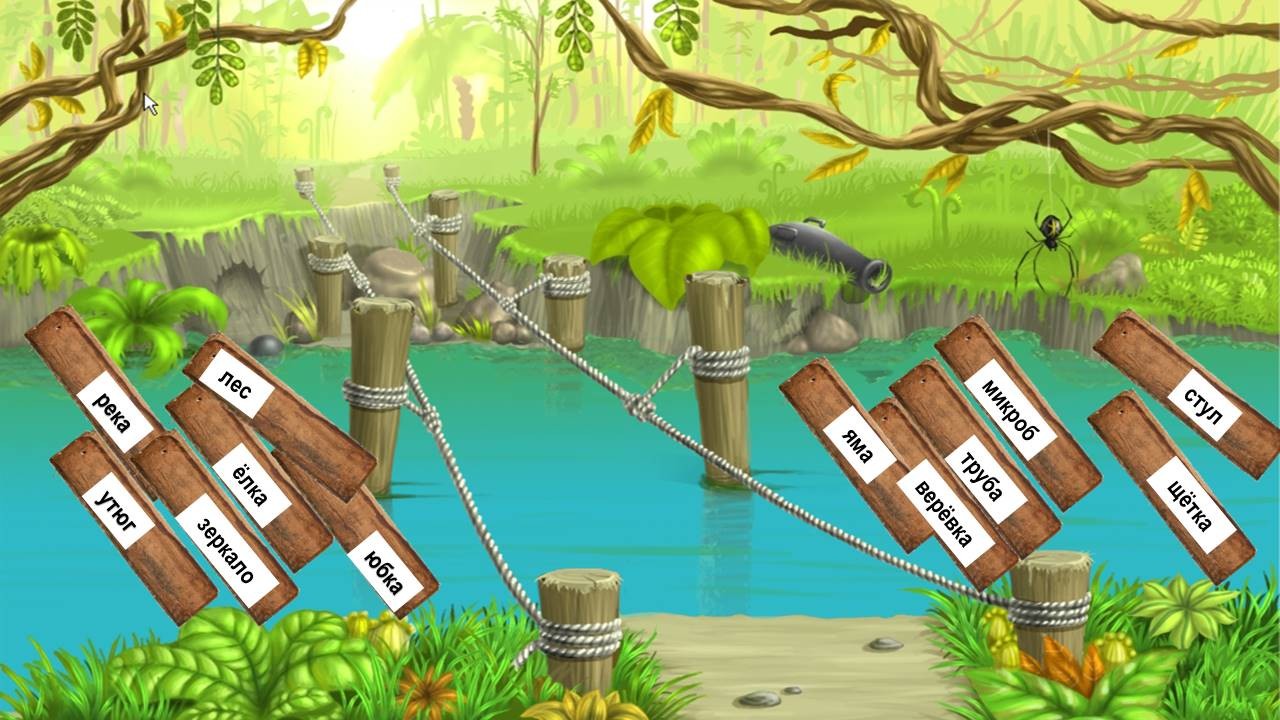The width and height of the screenshot is (1280, 720).
Task: Click the микроб word plank
Action: [x=1011, y=413]
